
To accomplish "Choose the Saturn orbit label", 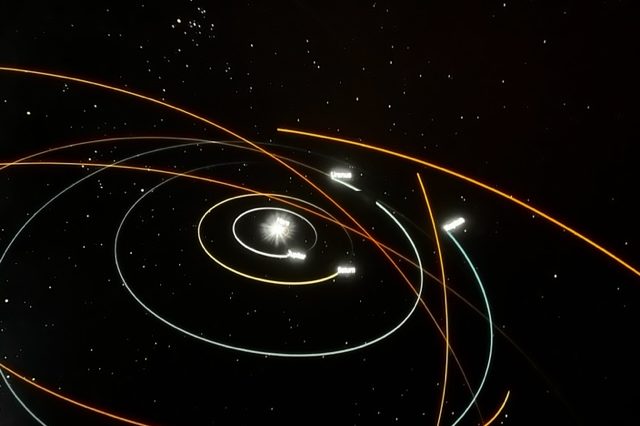I will point(346,270).
